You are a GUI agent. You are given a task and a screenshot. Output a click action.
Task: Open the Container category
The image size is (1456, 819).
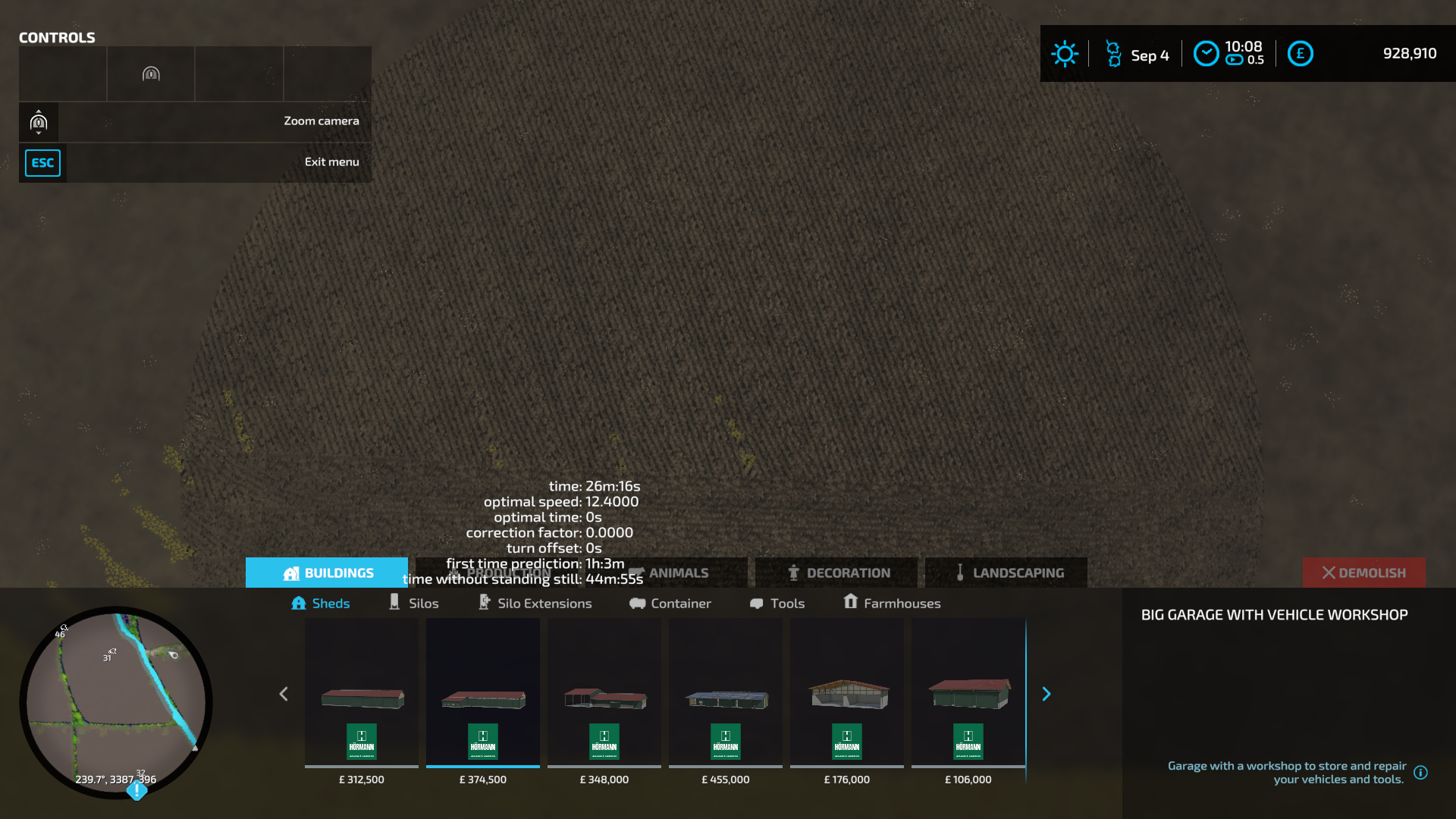coord(670,603)
